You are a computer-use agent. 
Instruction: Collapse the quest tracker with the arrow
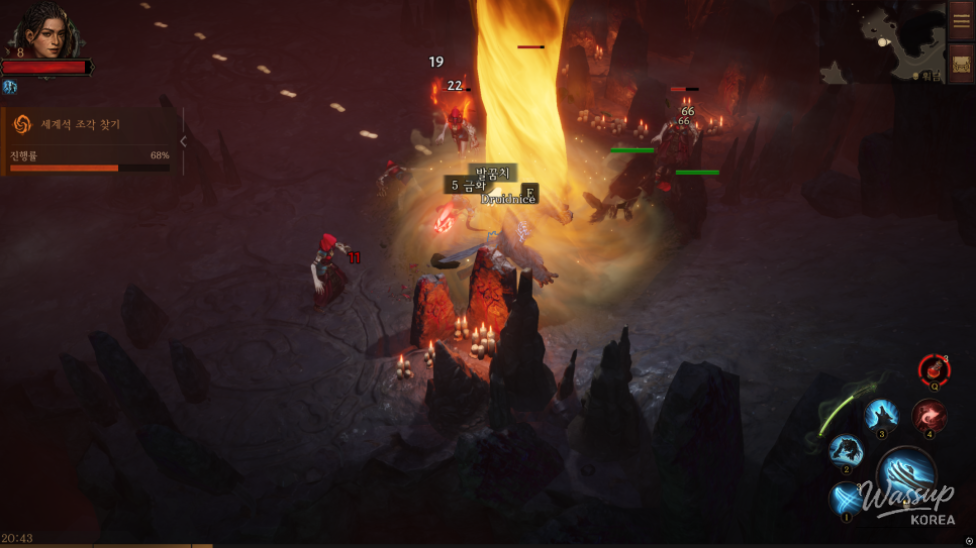(x=183, y=142)
